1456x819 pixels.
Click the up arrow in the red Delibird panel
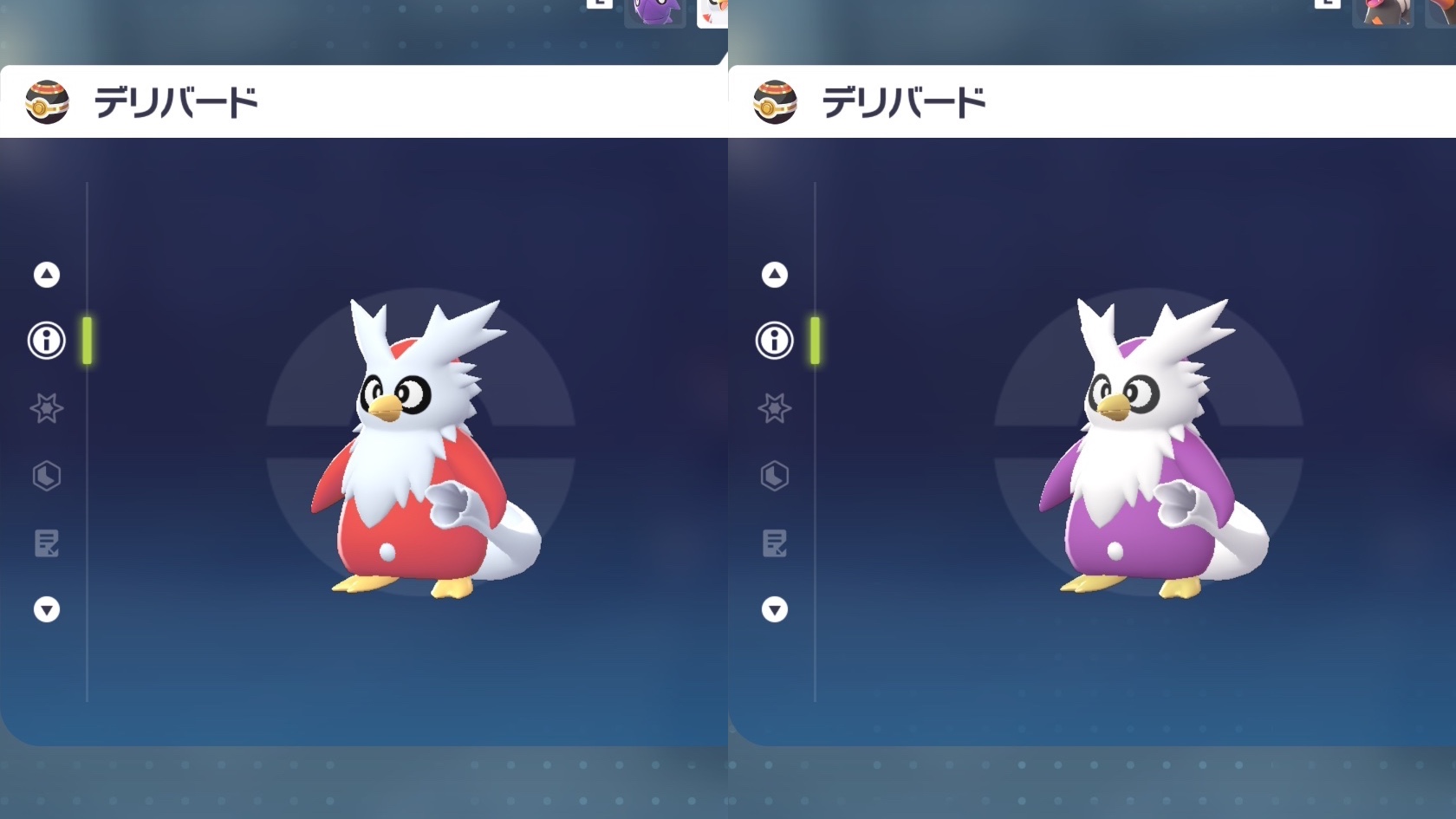[x=47, y=275]
